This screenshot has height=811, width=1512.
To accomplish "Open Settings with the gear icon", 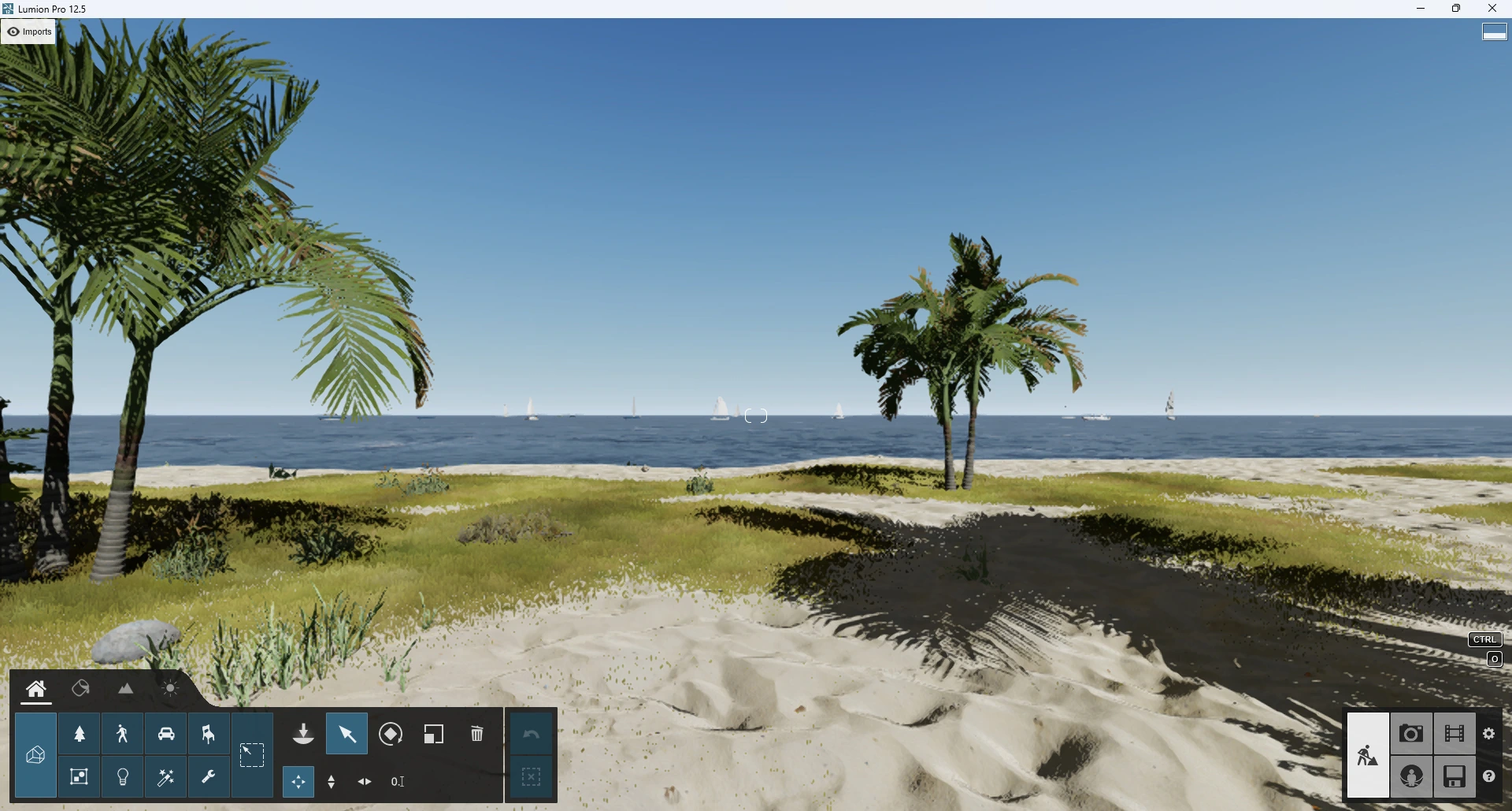I will (x=1489, y=734).
